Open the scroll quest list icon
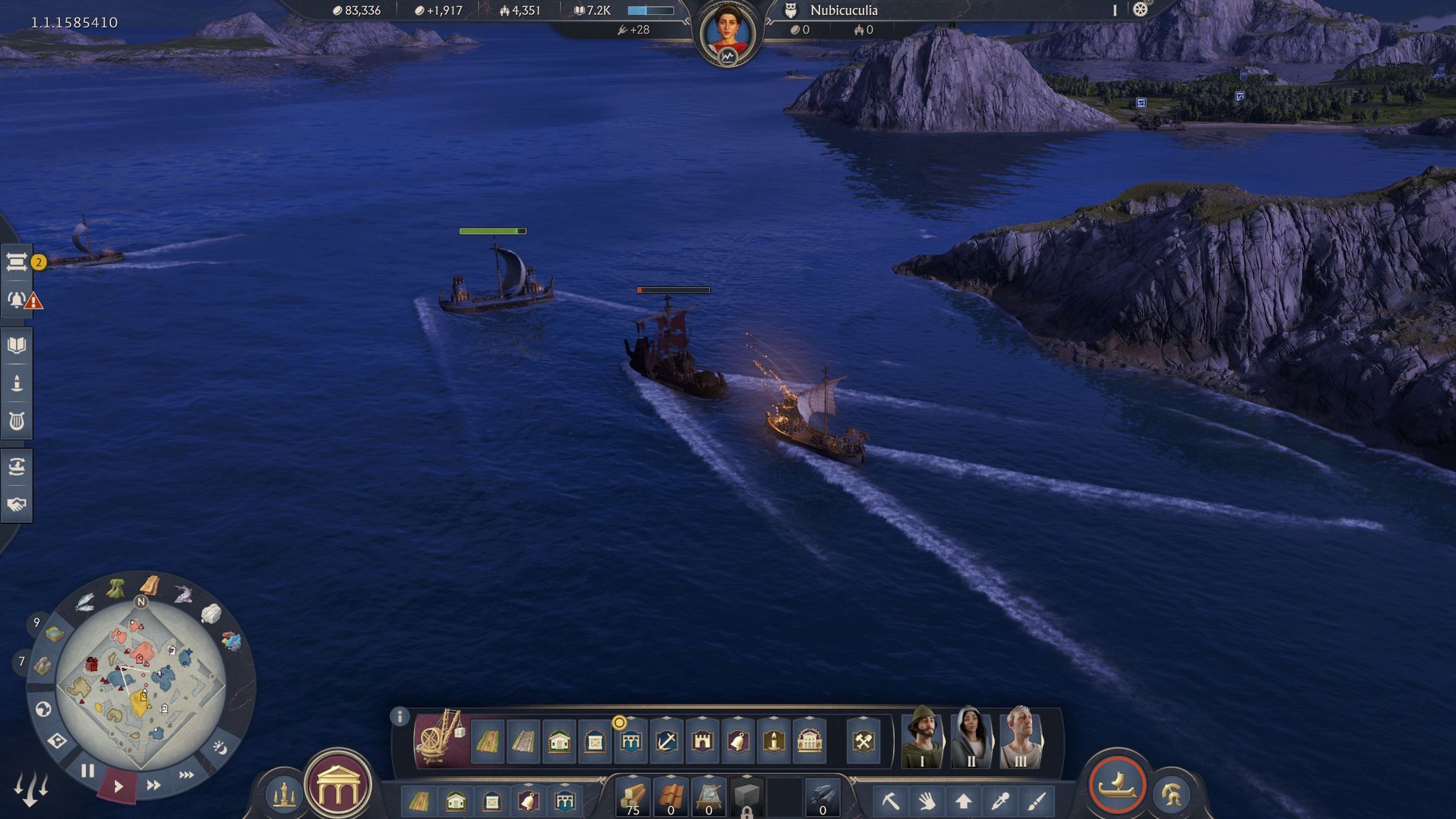This screenshot has width=1456, height=819. pos(17,262)
